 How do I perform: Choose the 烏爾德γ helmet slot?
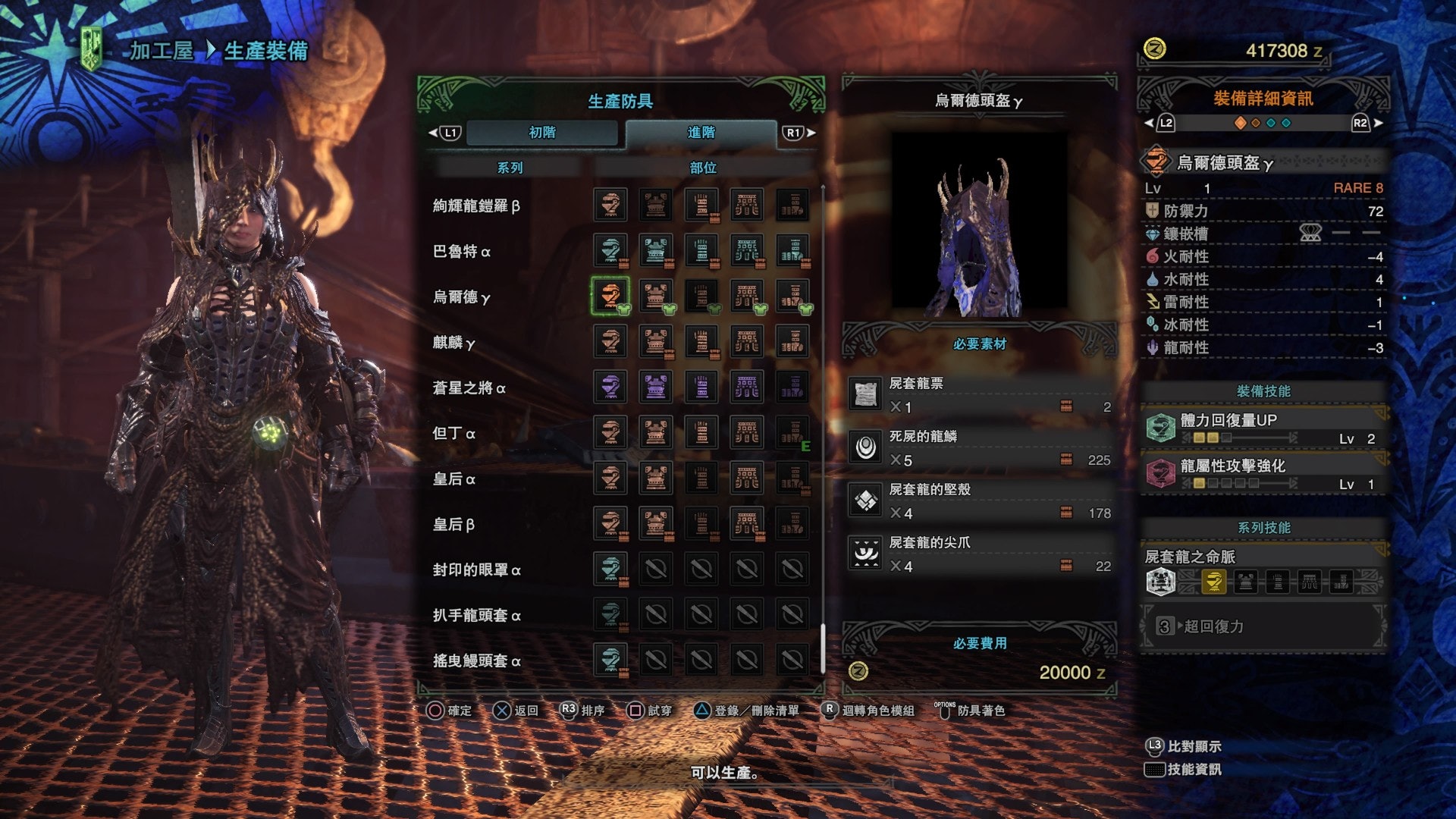(x=610, y=296)
